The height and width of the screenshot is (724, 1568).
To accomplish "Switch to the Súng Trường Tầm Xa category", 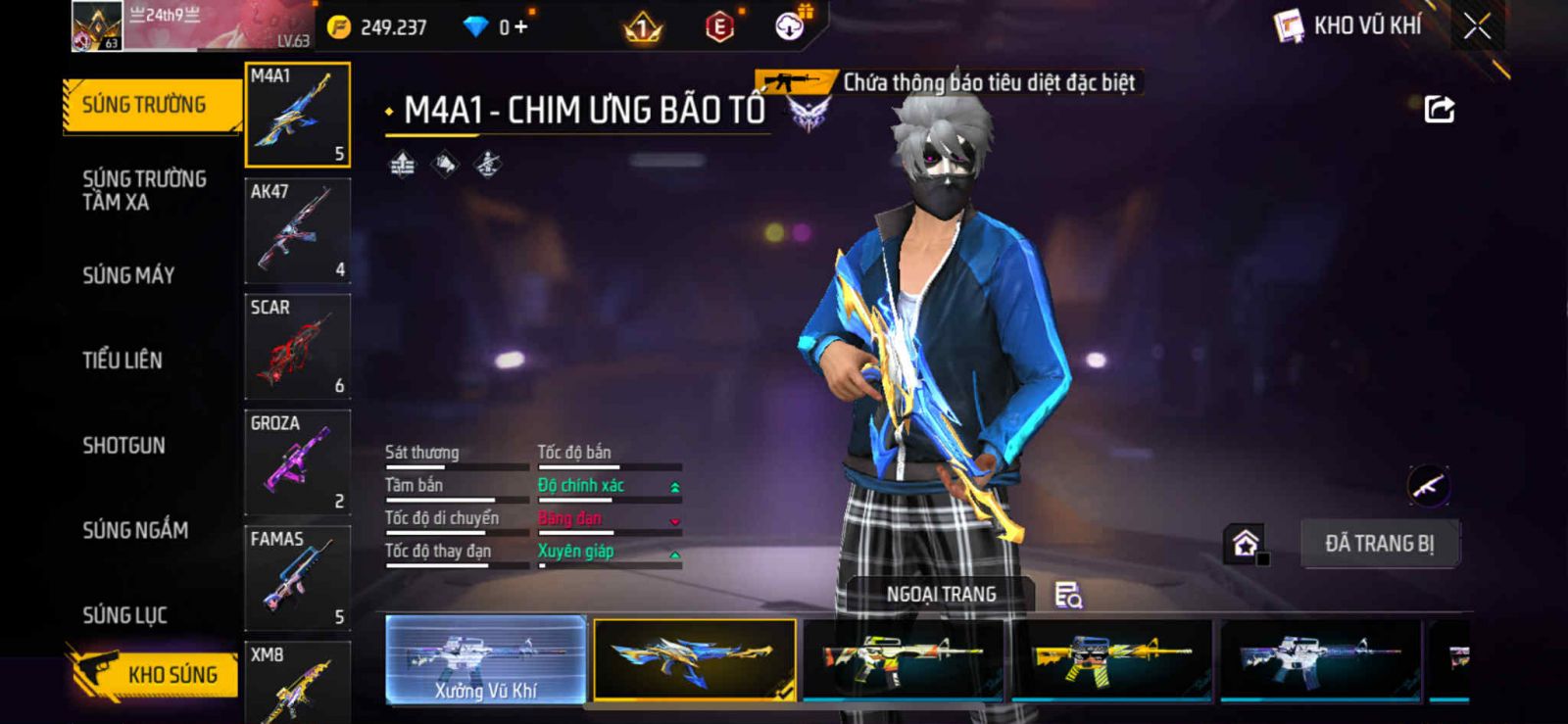I will pyautogui.click(x=144, y=190).
